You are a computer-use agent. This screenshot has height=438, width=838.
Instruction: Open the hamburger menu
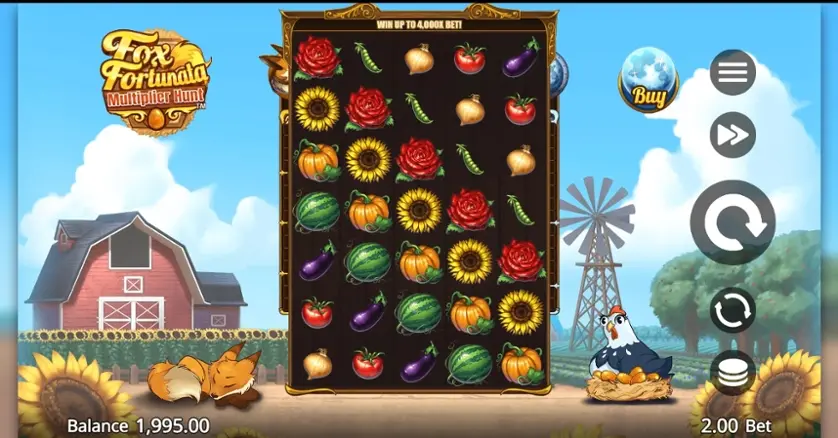pyautogui.click(x=732, y=73)
